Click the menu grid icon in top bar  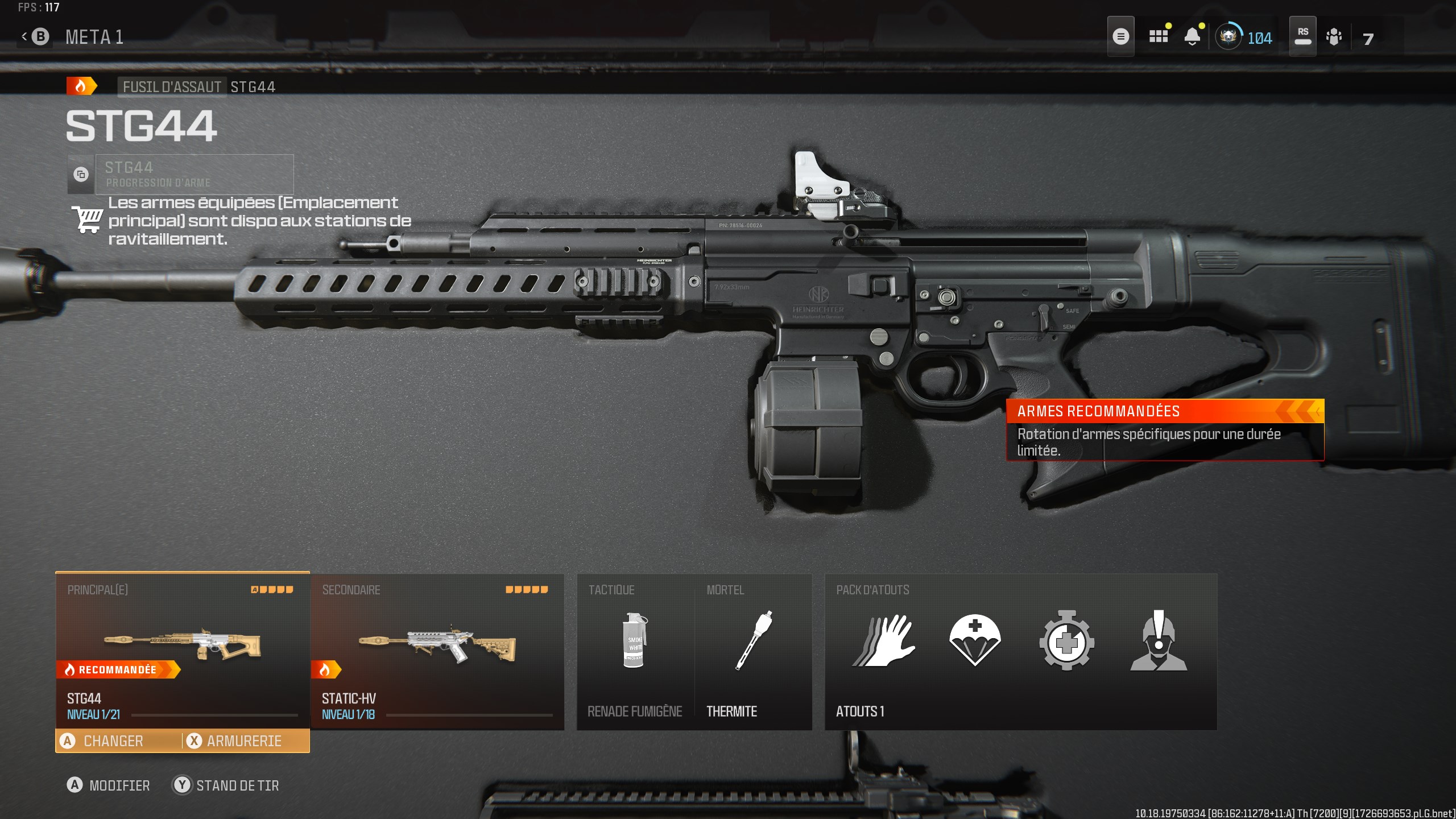click(x=1159, y=35)
